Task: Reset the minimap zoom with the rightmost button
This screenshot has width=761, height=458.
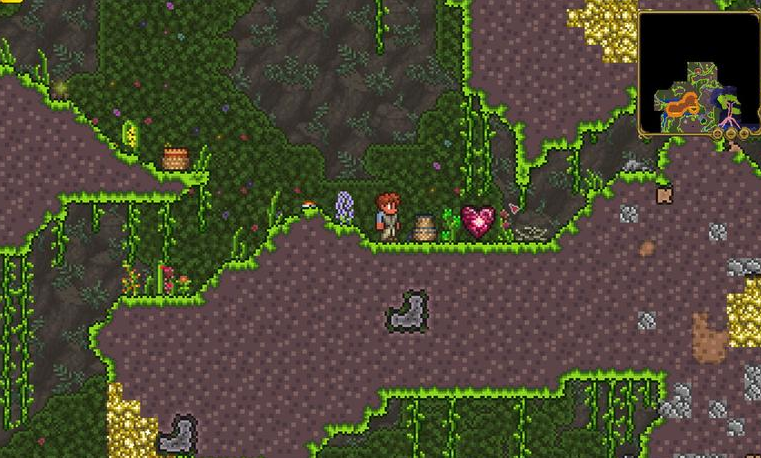Action: (744, 132)
